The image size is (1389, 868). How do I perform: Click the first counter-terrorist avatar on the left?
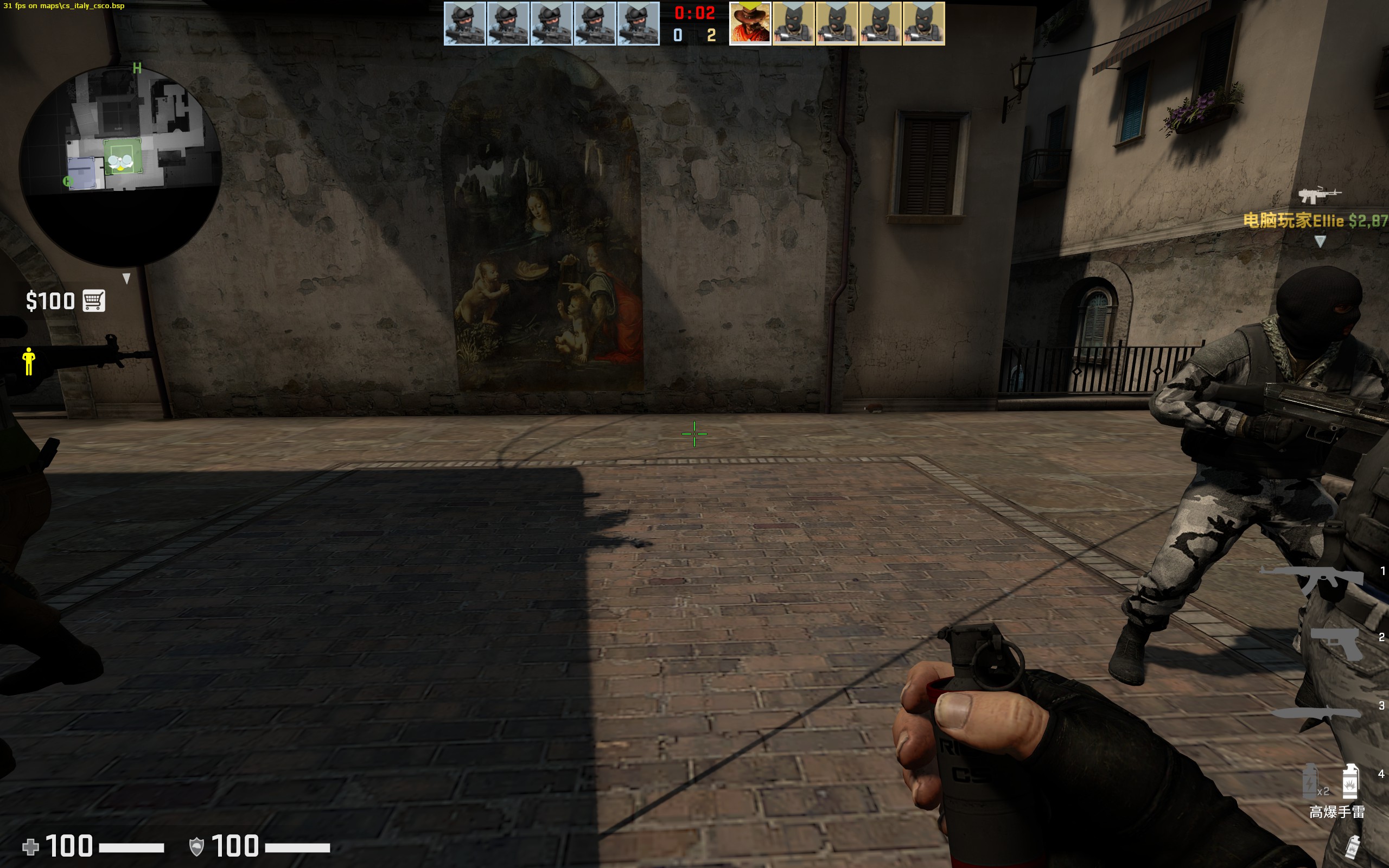(465, 25)
